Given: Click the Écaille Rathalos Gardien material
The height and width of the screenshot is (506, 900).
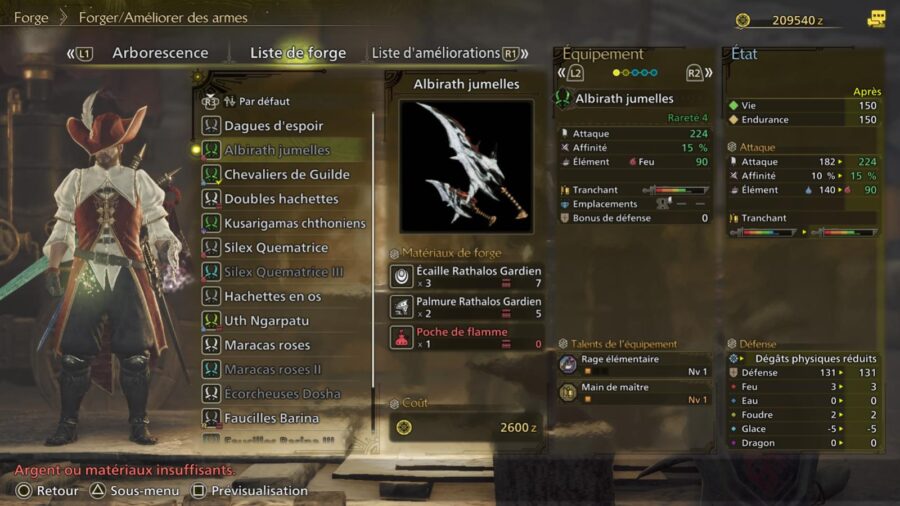Looking at the screenshot, I should tap(466, 277).
